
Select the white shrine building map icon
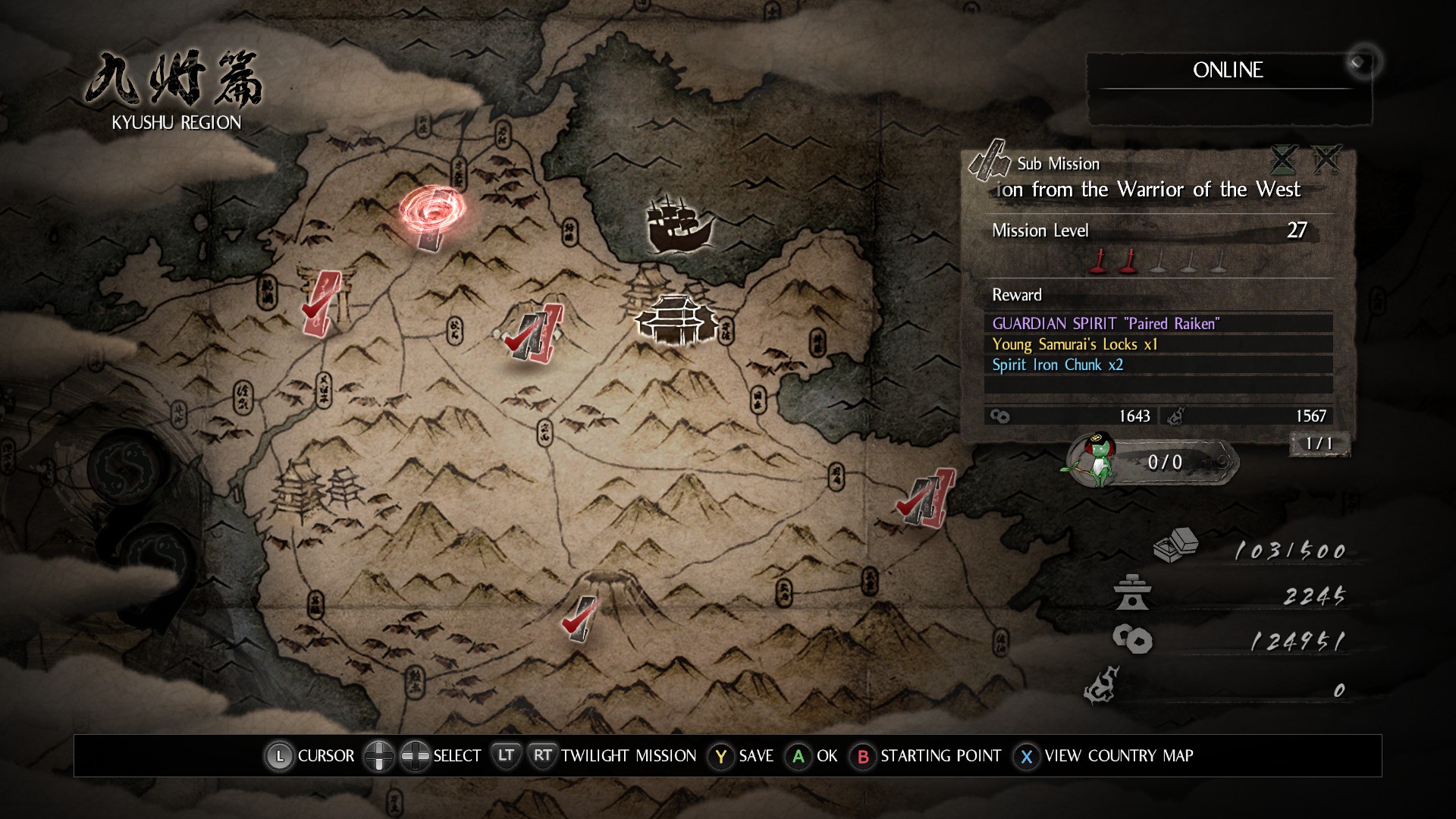tap(675, 320)
